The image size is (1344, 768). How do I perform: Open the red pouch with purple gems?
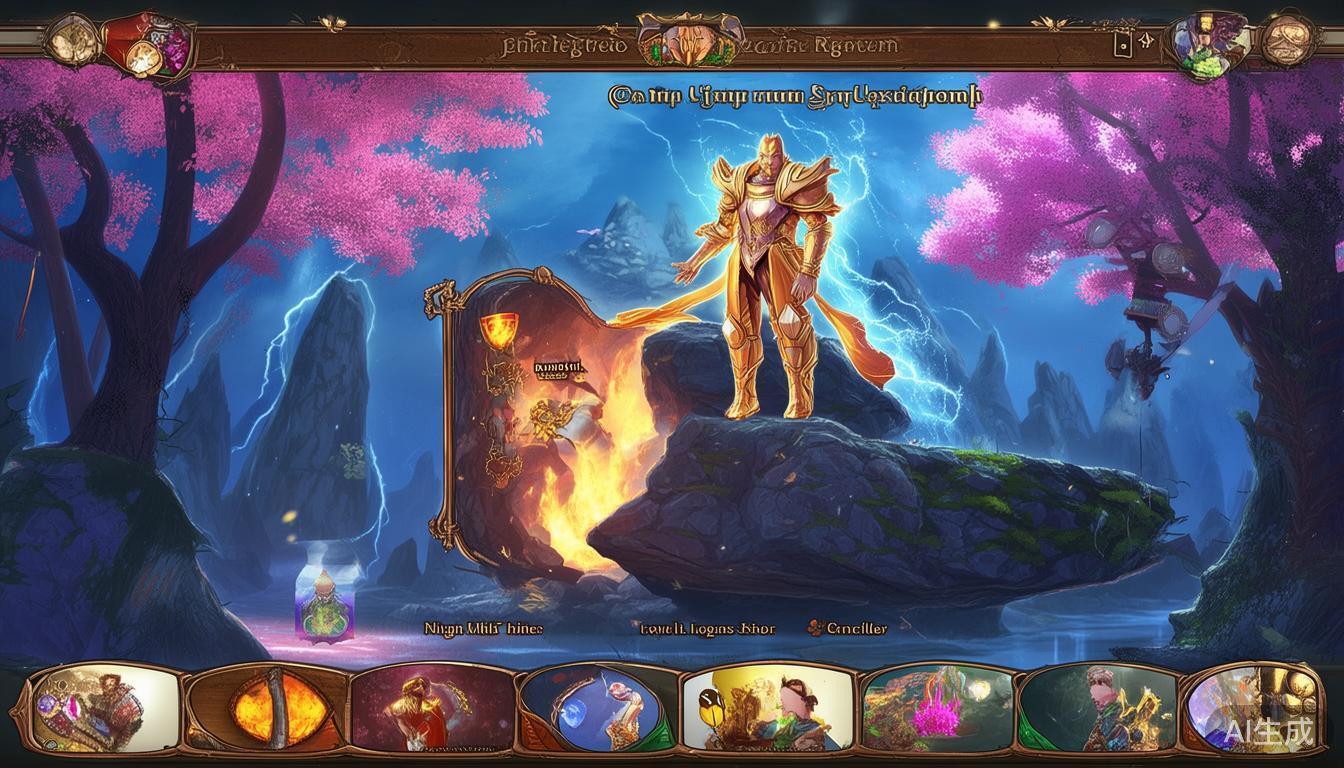tap(150, 45)
